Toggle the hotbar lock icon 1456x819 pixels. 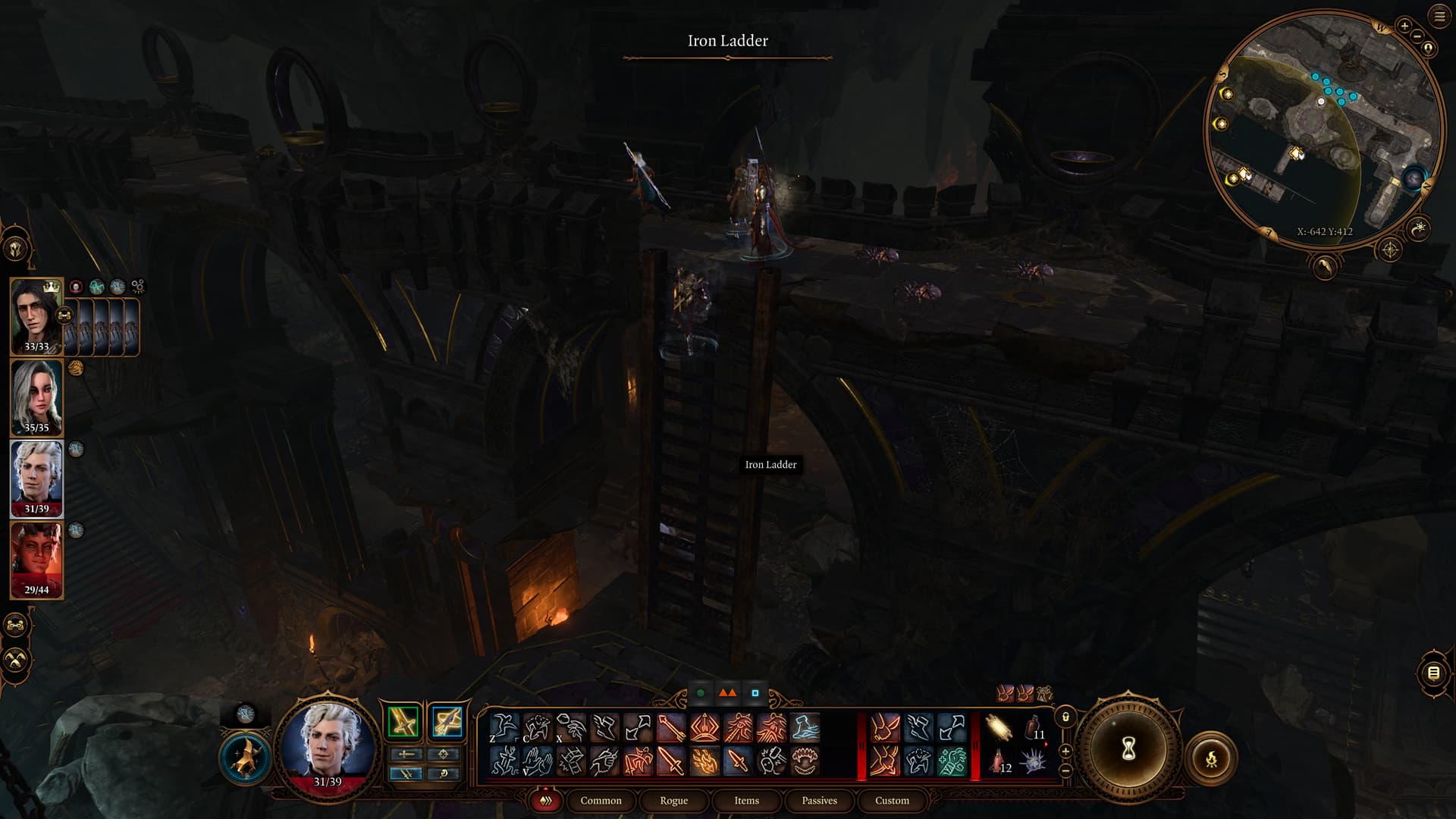1065,717
